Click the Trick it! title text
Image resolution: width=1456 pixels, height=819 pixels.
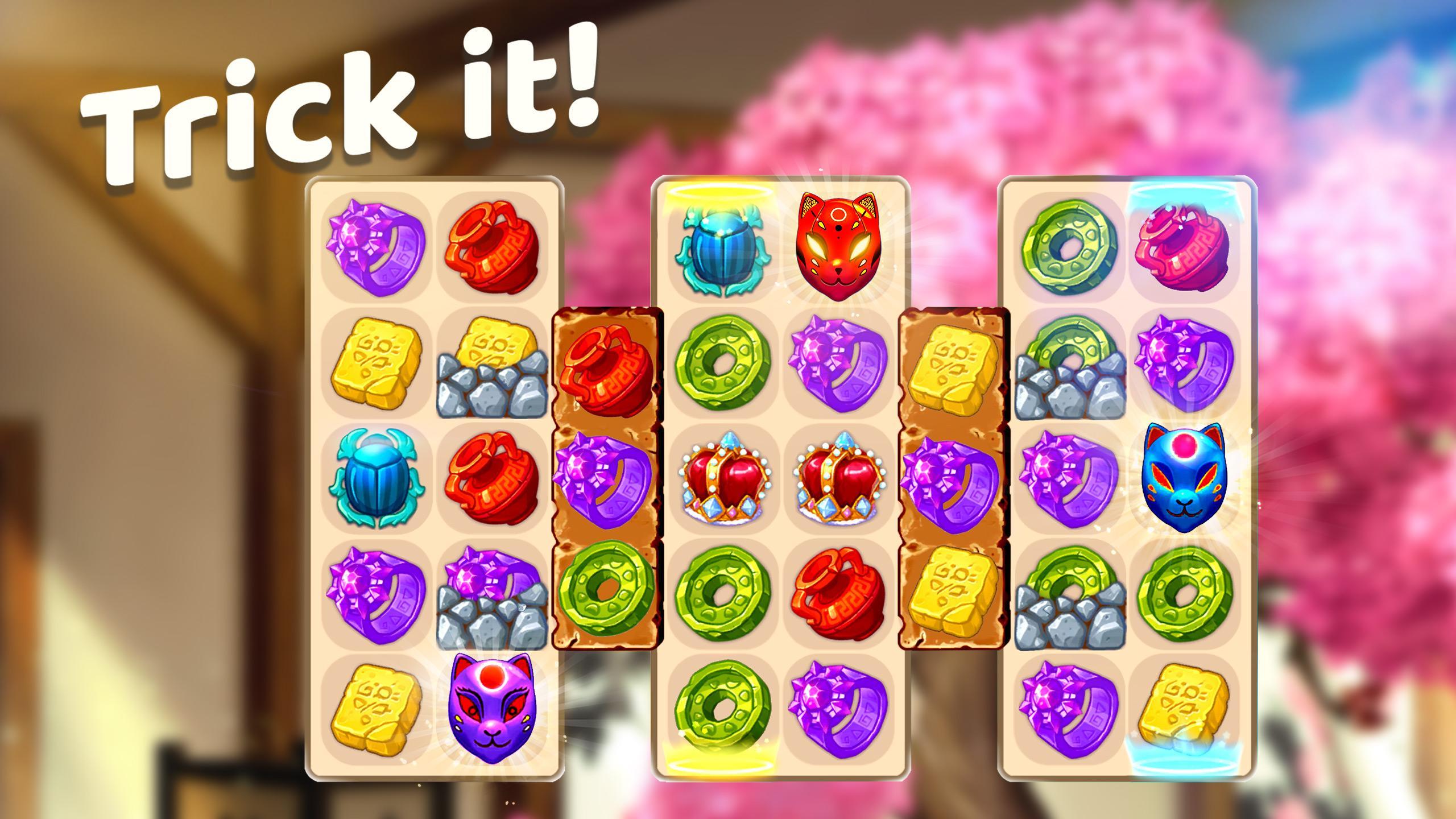(x=341, y=102)
